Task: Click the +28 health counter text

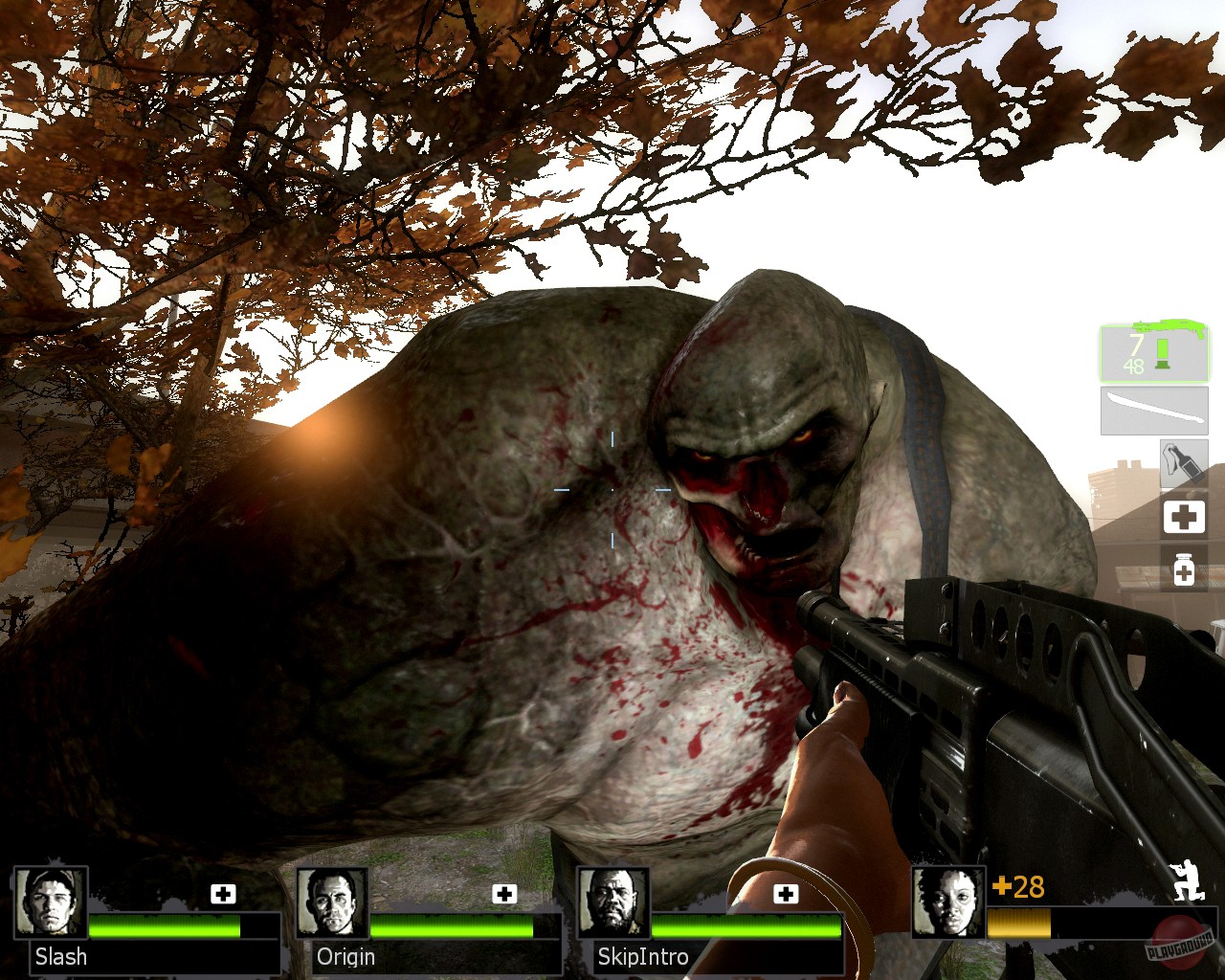Action: click(x=1016, y=887)
